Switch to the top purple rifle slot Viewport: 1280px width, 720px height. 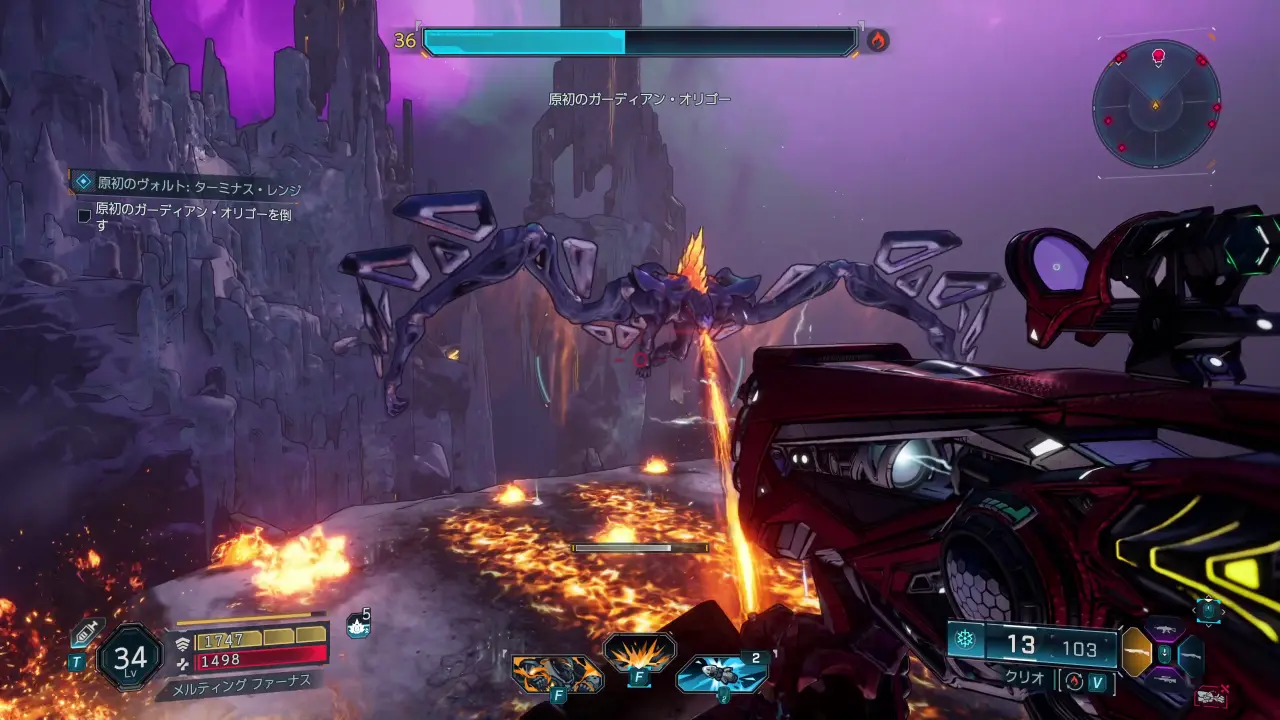coord(1164,630)
